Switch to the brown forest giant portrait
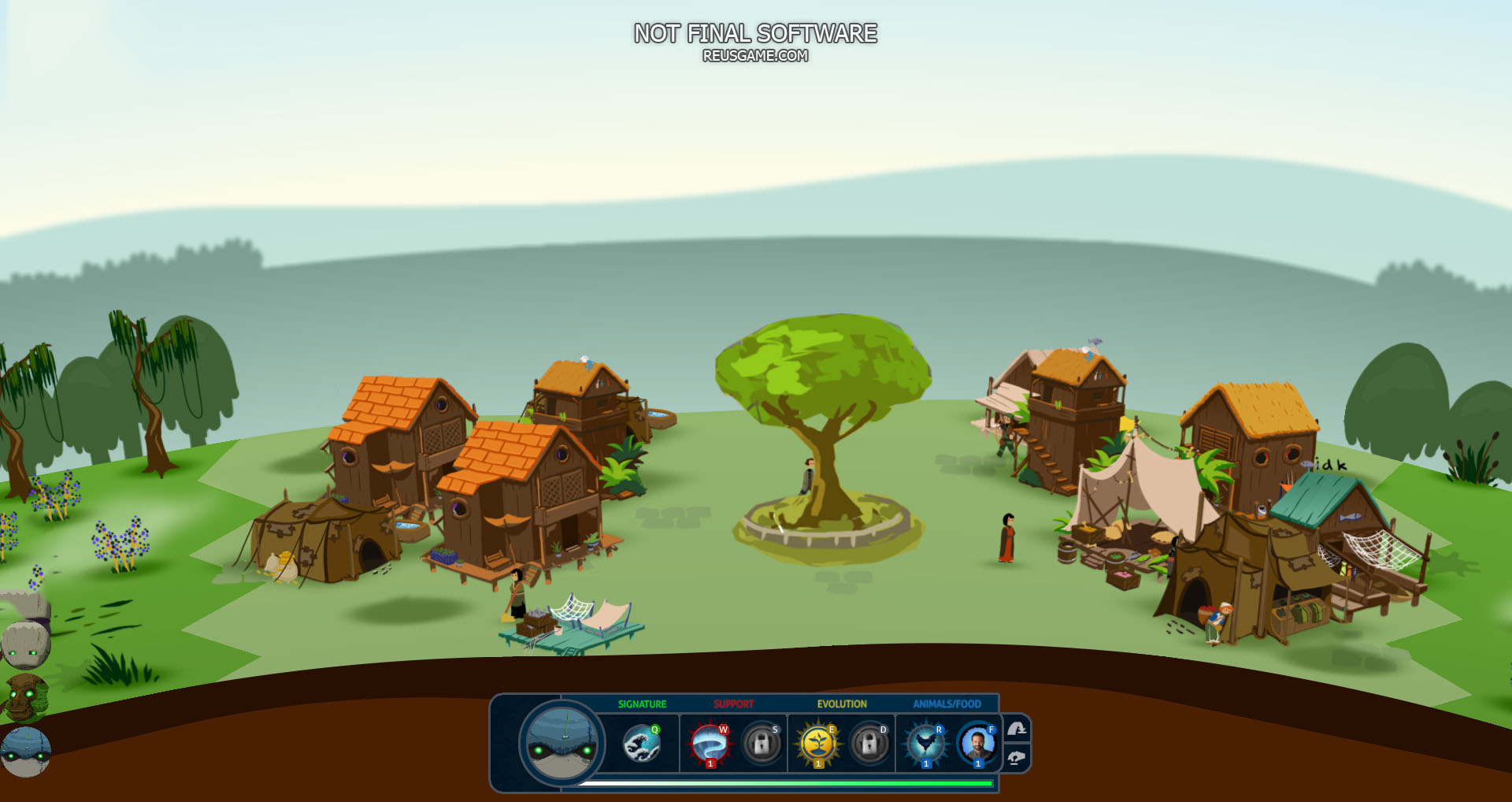Viewport: 1512px width, 802px height. click(x=26, y=698)
